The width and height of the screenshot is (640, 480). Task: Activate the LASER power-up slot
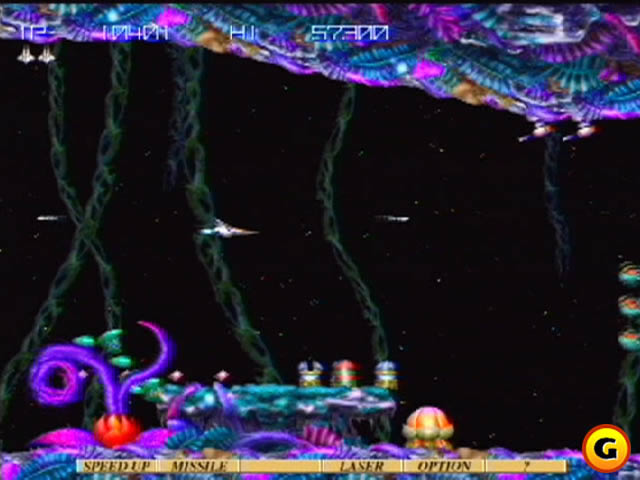tap(362, 466)
